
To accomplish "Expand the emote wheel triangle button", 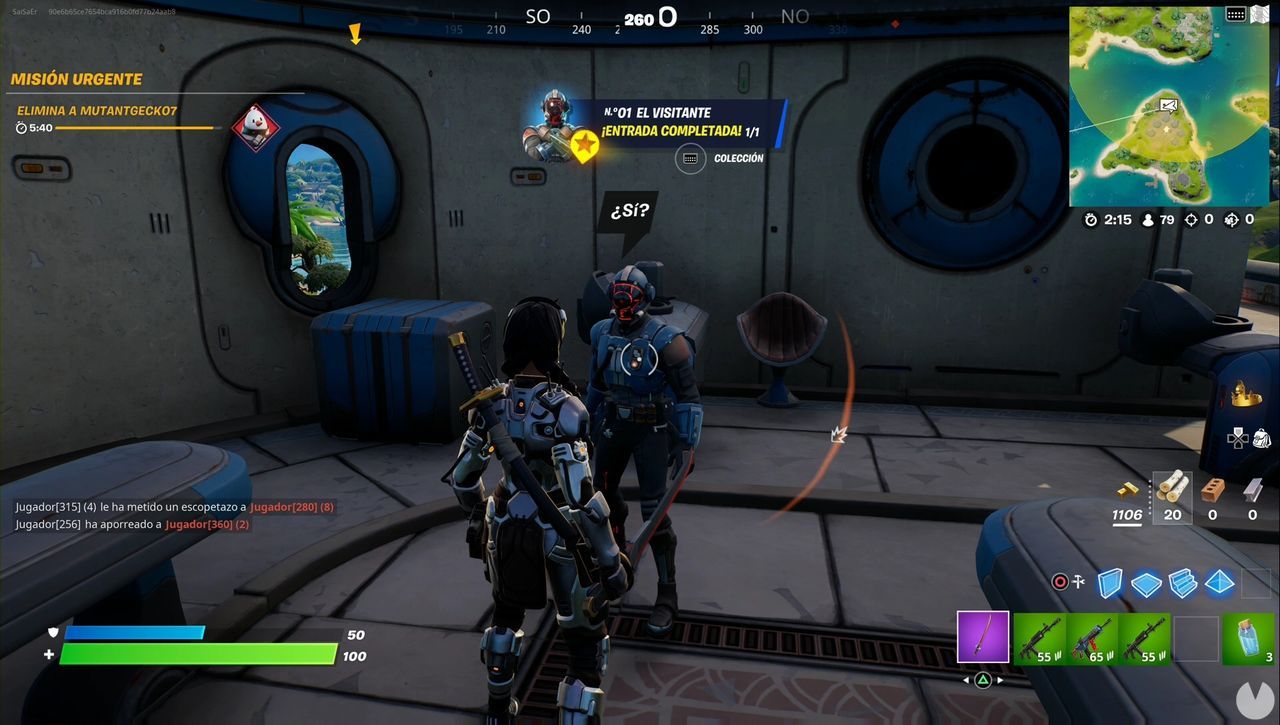I will click(983, 680).
